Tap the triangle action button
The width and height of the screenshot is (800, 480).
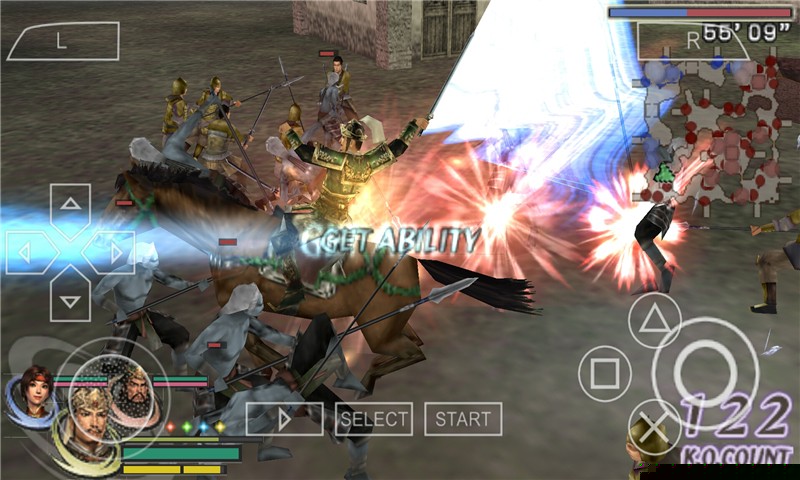tap(654, 322)
